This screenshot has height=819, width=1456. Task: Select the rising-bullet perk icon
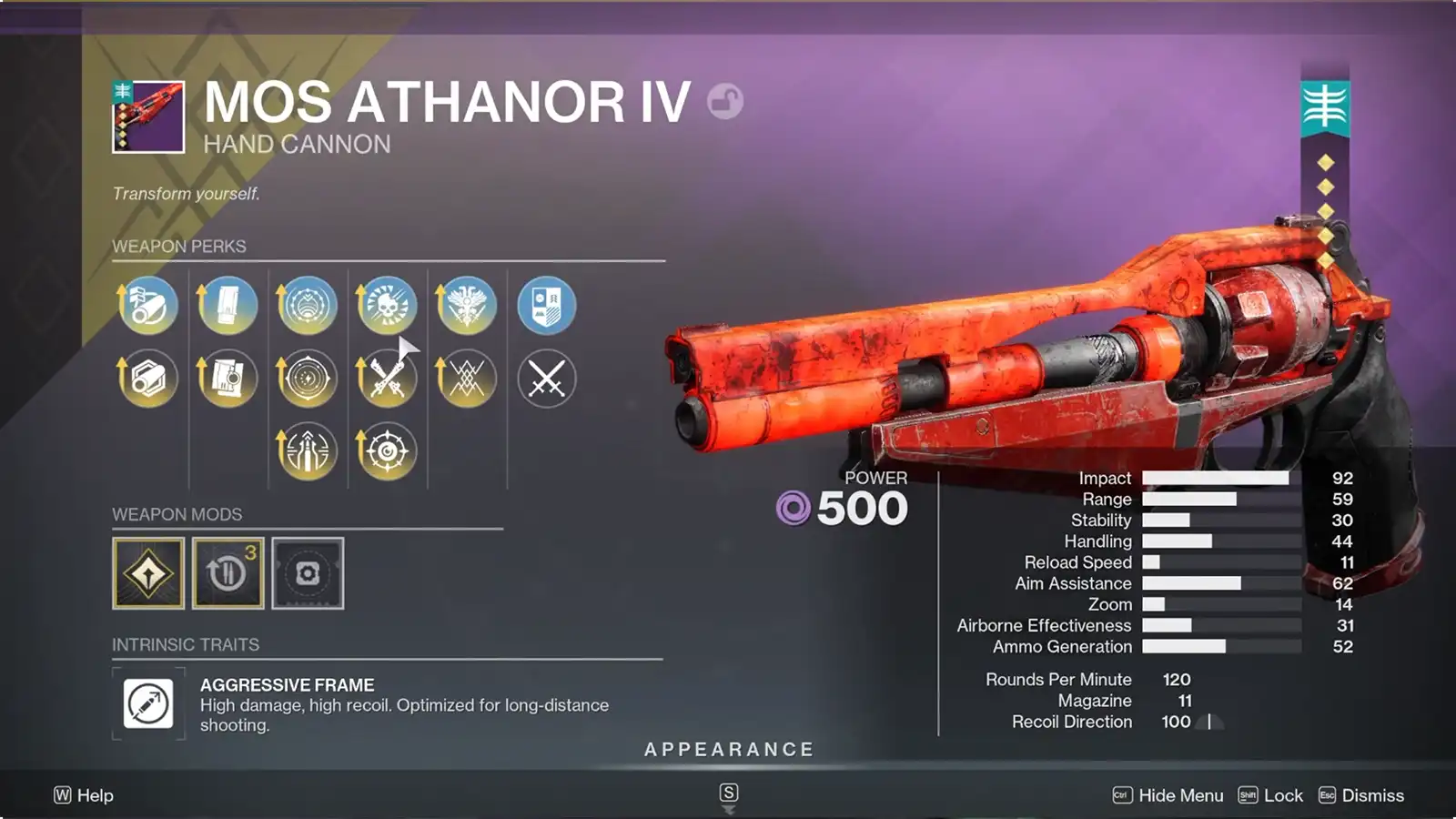pyautogui.click(x=306, y=450)
